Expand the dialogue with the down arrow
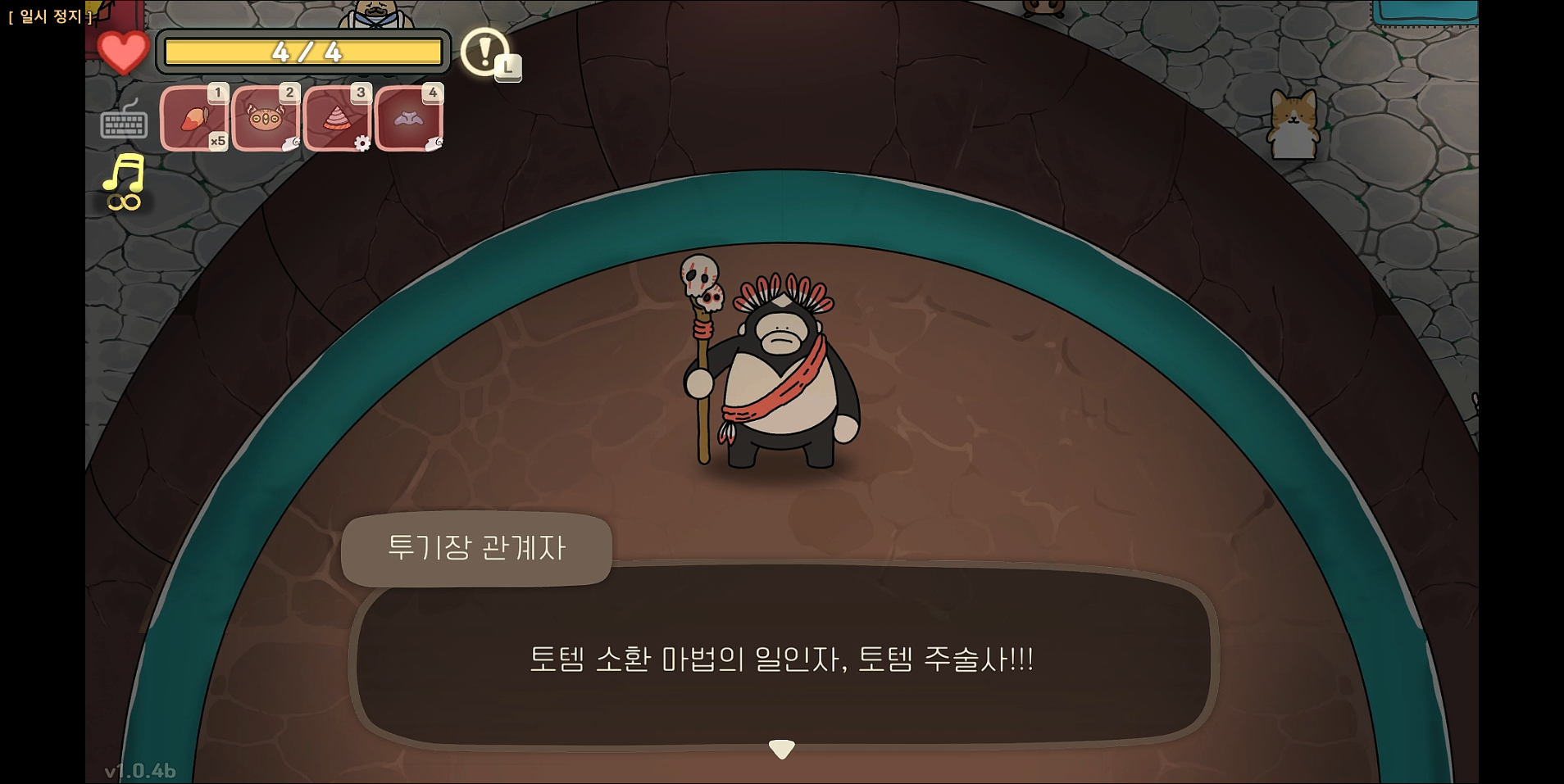Image resolution: width=1564 pixels, height=784 pixels. (x=782, y=747)
